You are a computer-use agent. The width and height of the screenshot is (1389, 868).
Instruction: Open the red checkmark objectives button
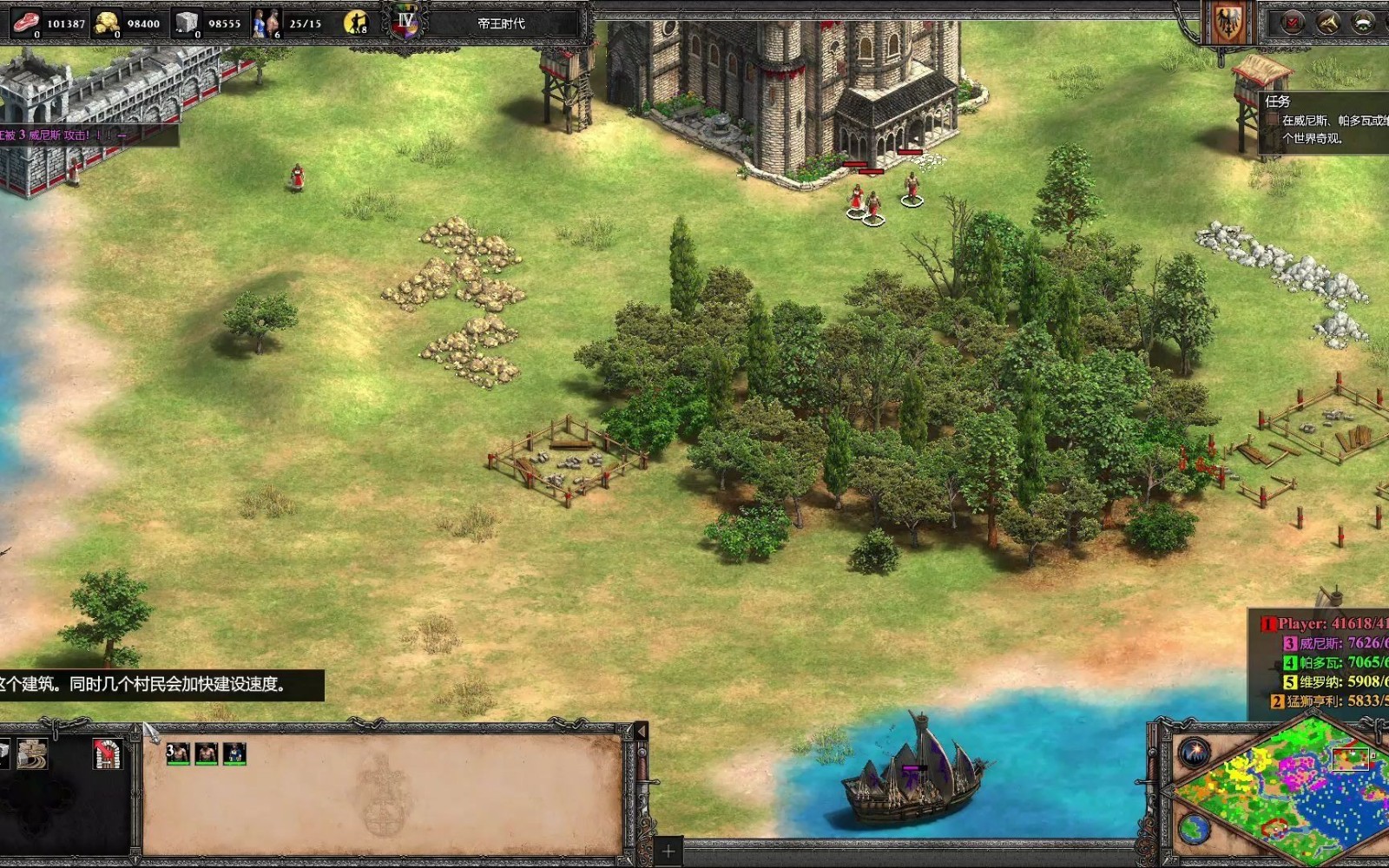pos(1294,23)
